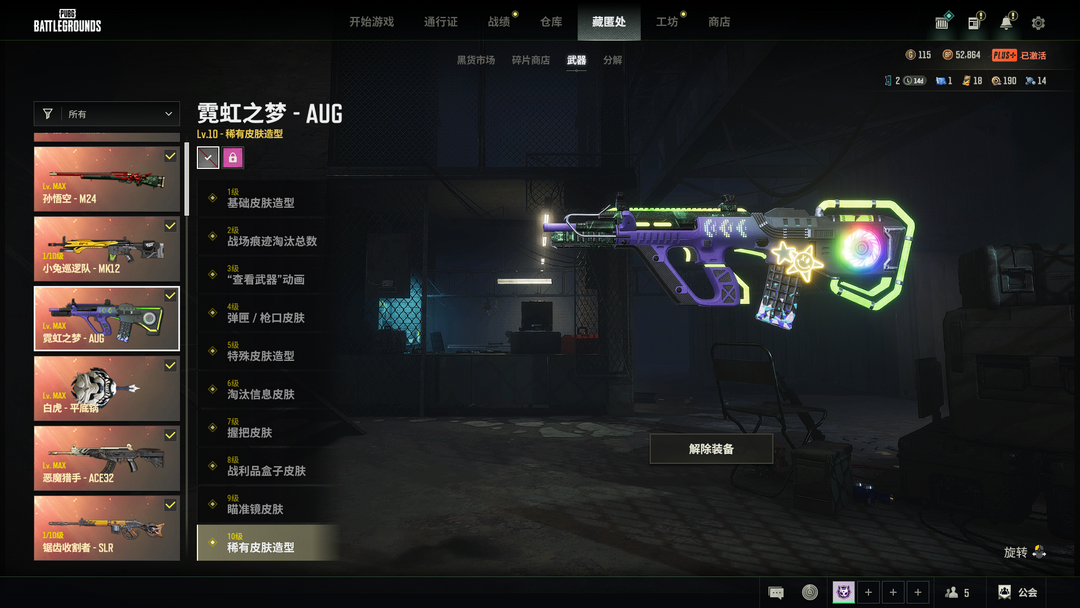
Task: Select the 锯齿收割者 - SLR skin
Action: pos(107,529)
